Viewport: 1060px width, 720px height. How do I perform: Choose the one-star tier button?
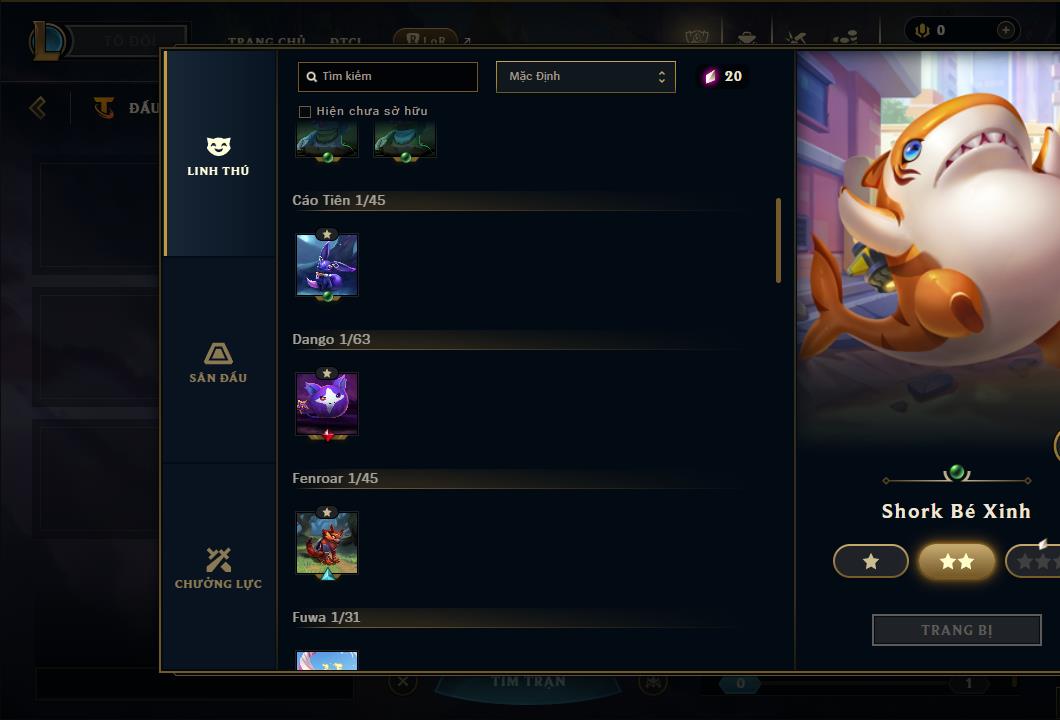click(x=871, y=562)
